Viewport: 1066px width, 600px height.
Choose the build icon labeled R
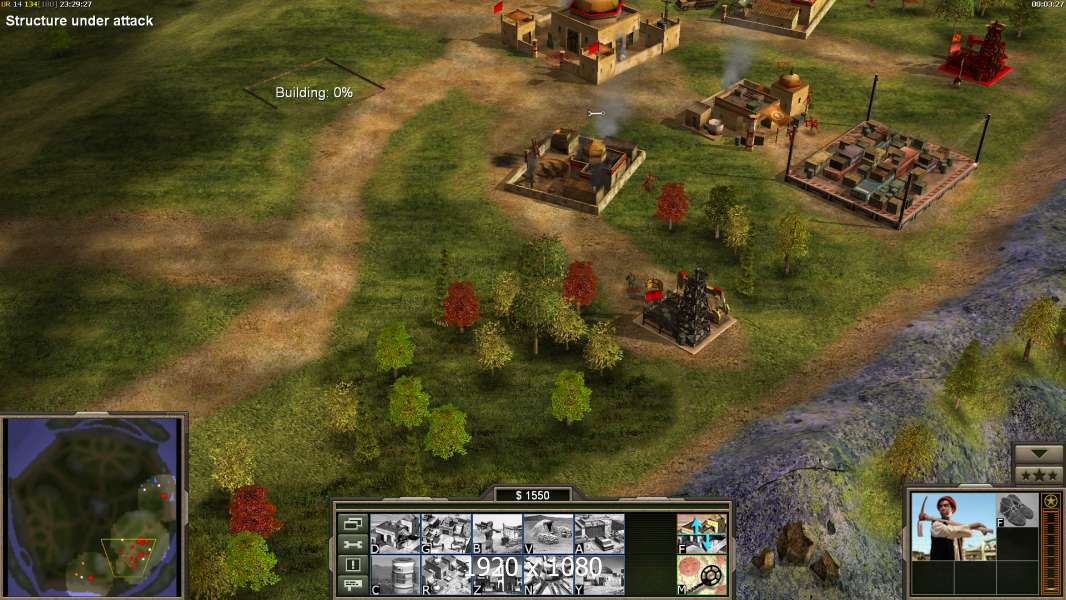coord(446,574)
